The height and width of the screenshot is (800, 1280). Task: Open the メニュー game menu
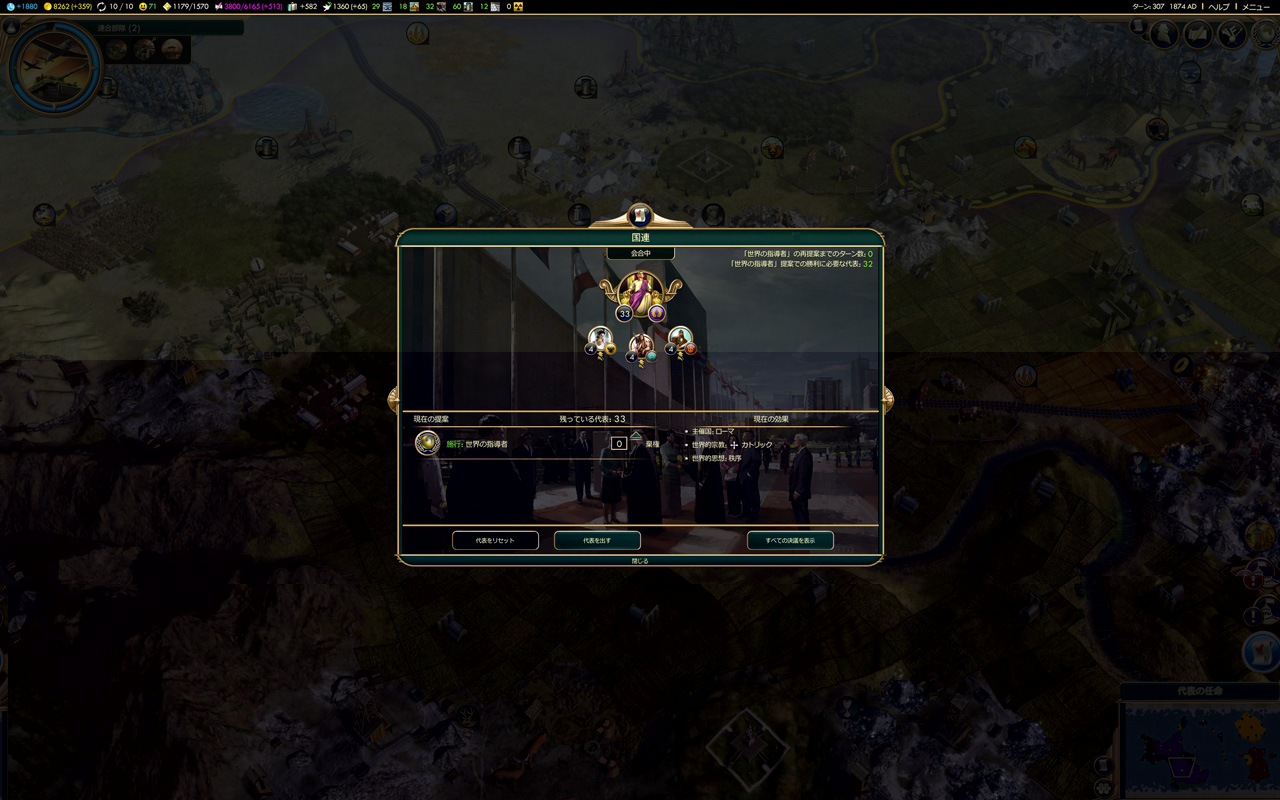click(x=1256, y=7)
